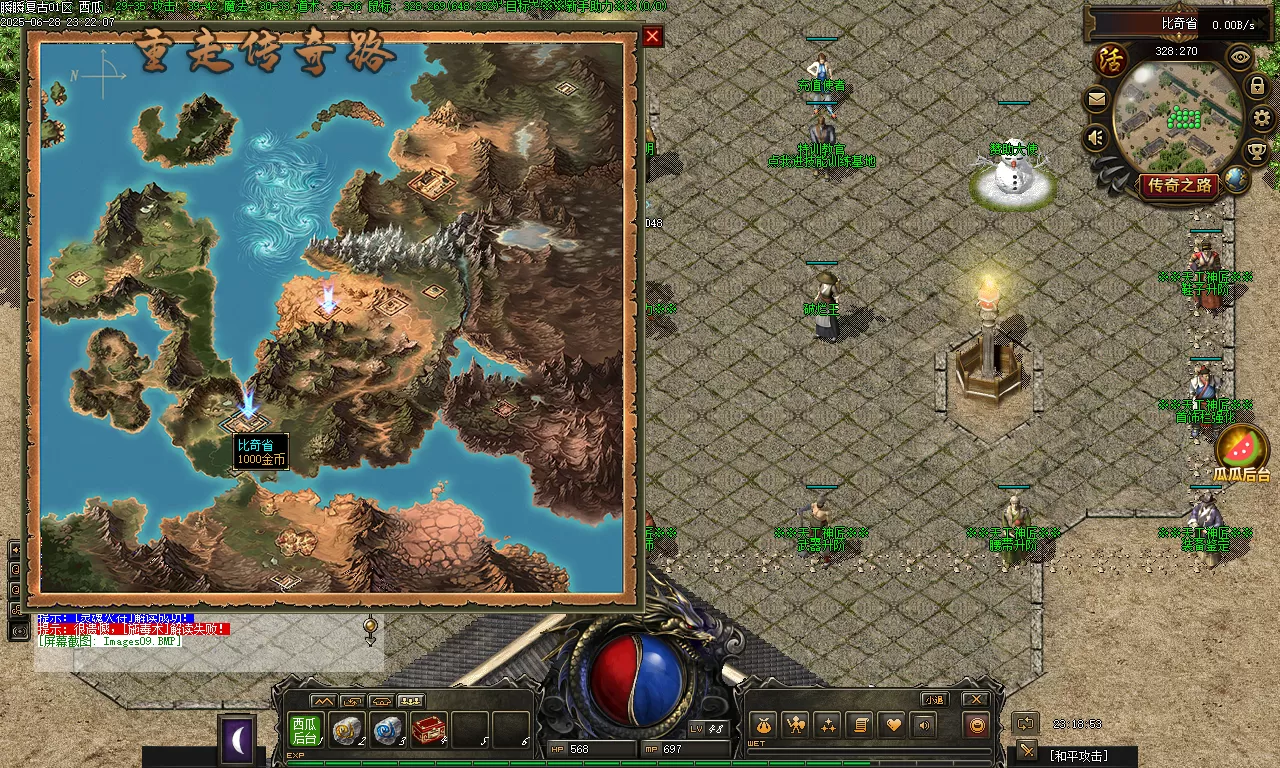Screen dimensions: 1280x768
Task: Click the eye visibility icon
Action: pos(1241,57)
